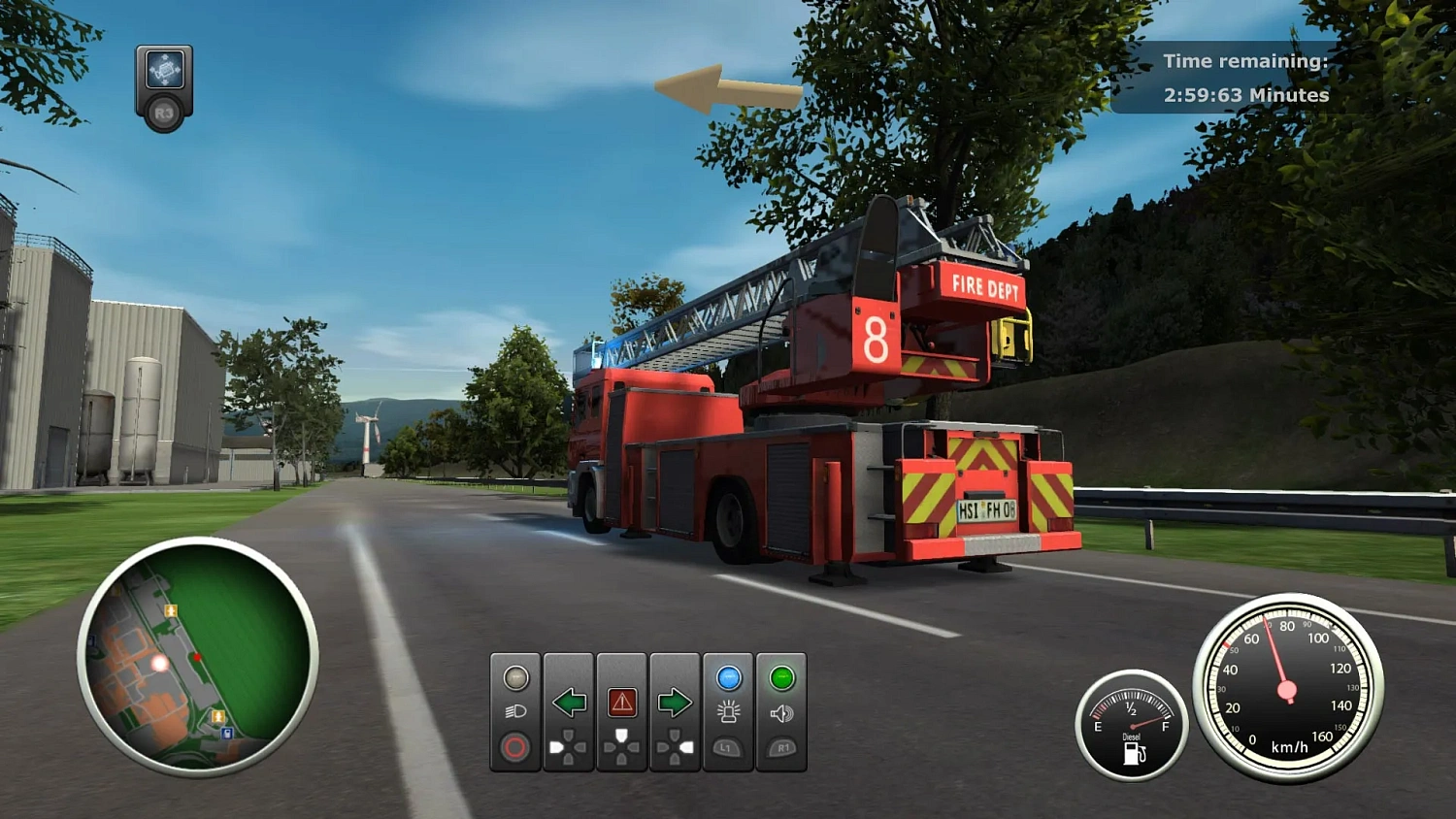Click the green siren speaker icon
Image resolution: width=1456 pixels, height=819 pixels.
click(x=782, y=676)
